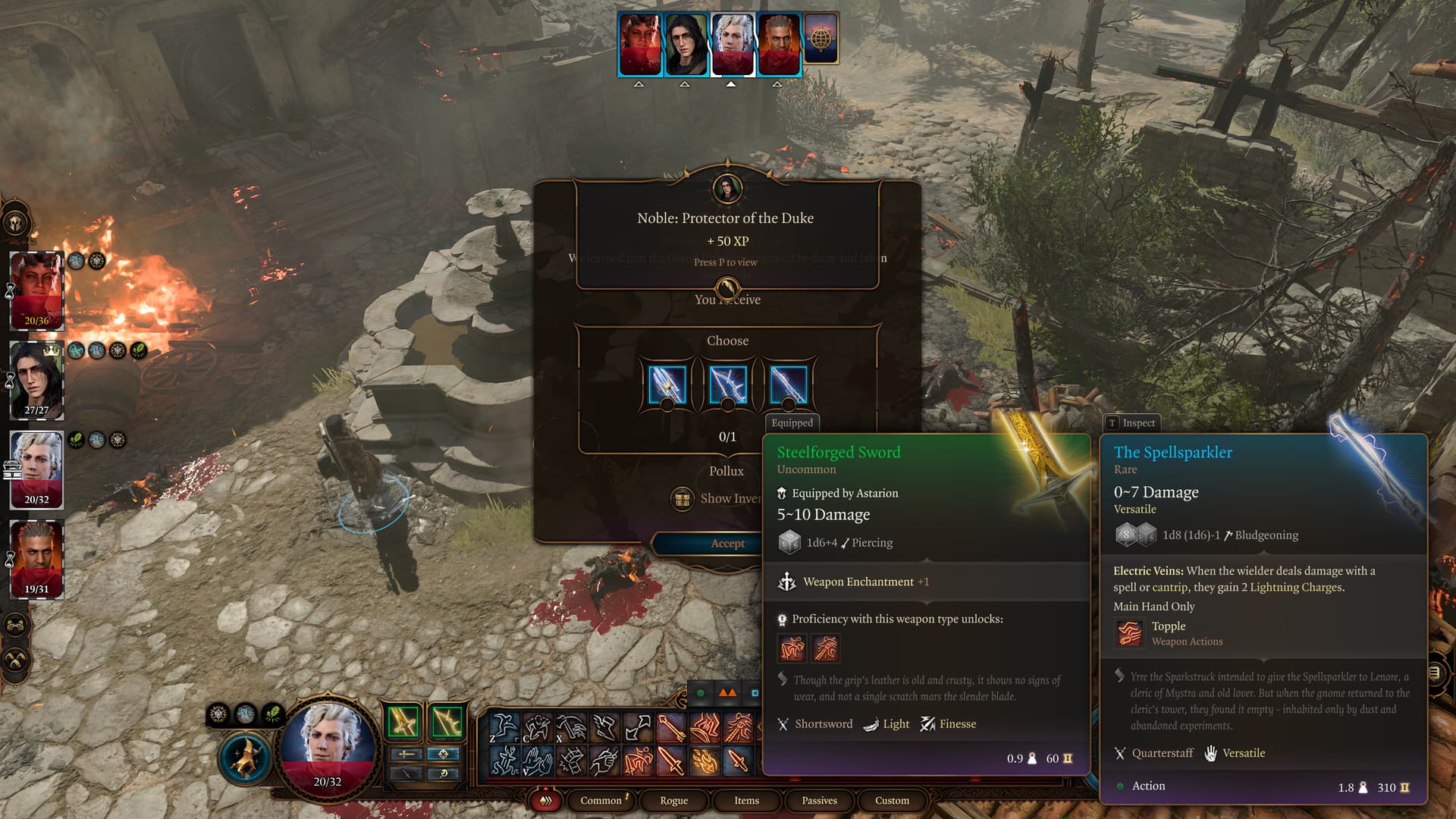Viewport: 1456px width, 819px height.
Task: Open the Rogue hotbar tab
Action: (x=673, y=800)
